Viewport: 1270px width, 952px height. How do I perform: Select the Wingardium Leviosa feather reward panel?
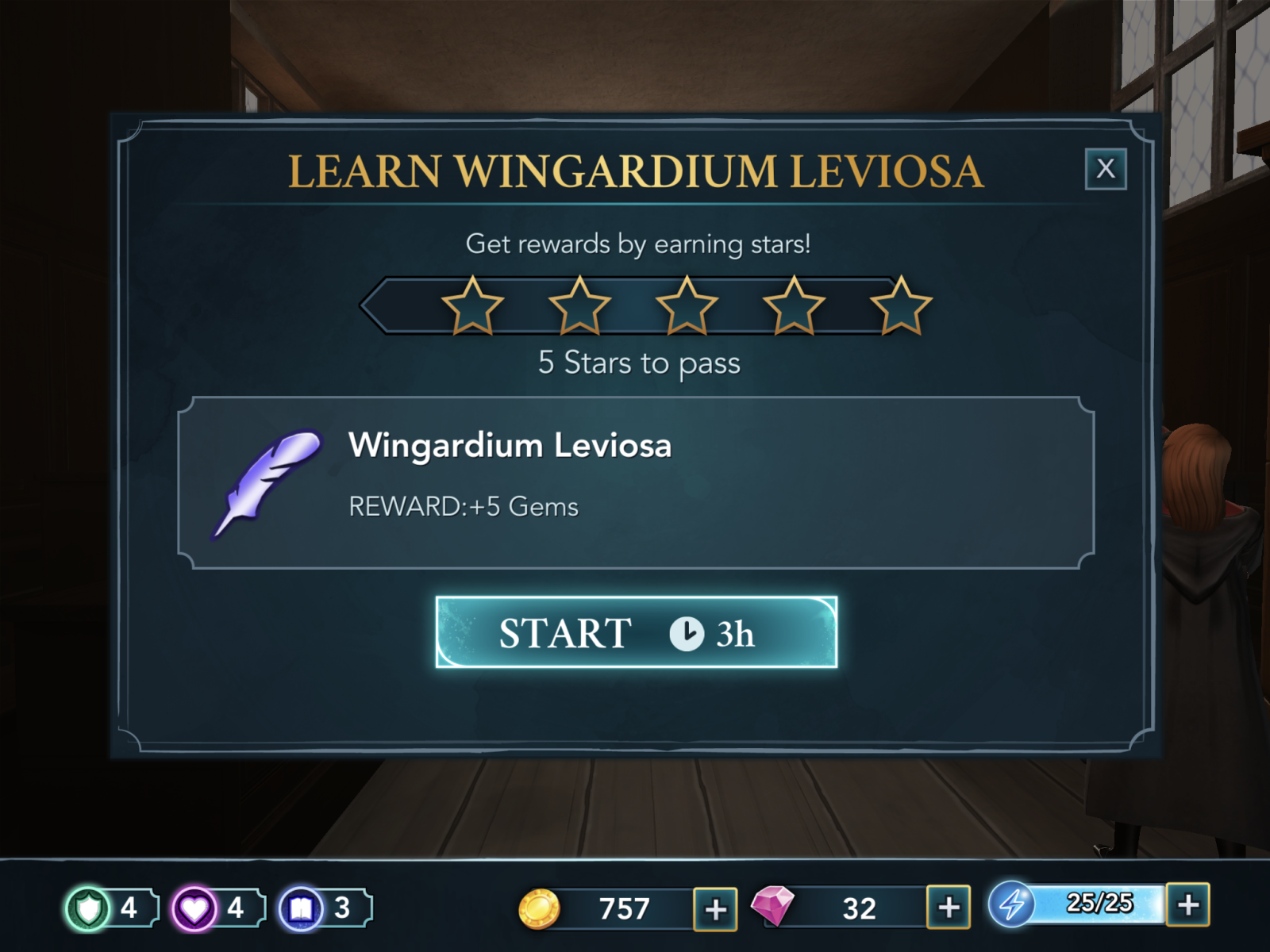(636, 482)
